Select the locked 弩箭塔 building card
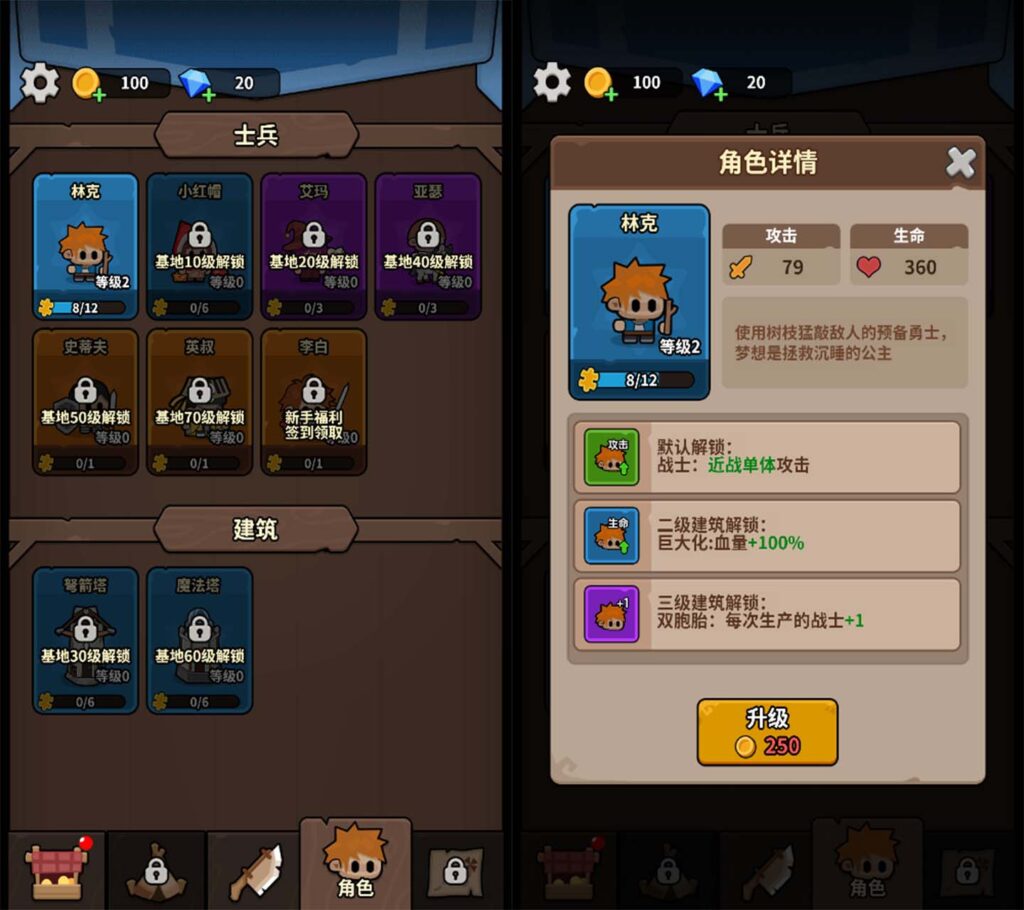This screenshot has height=910, width=1024. coord(85,640)
